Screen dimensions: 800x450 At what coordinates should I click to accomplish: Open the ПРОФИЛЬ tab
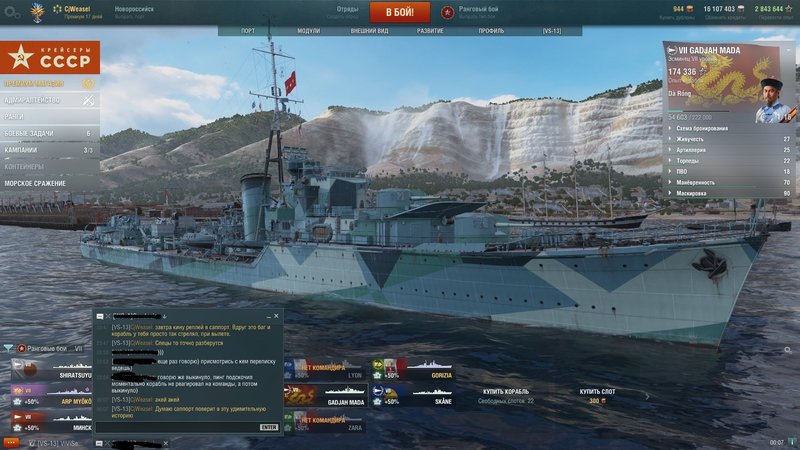pos(491,31)
